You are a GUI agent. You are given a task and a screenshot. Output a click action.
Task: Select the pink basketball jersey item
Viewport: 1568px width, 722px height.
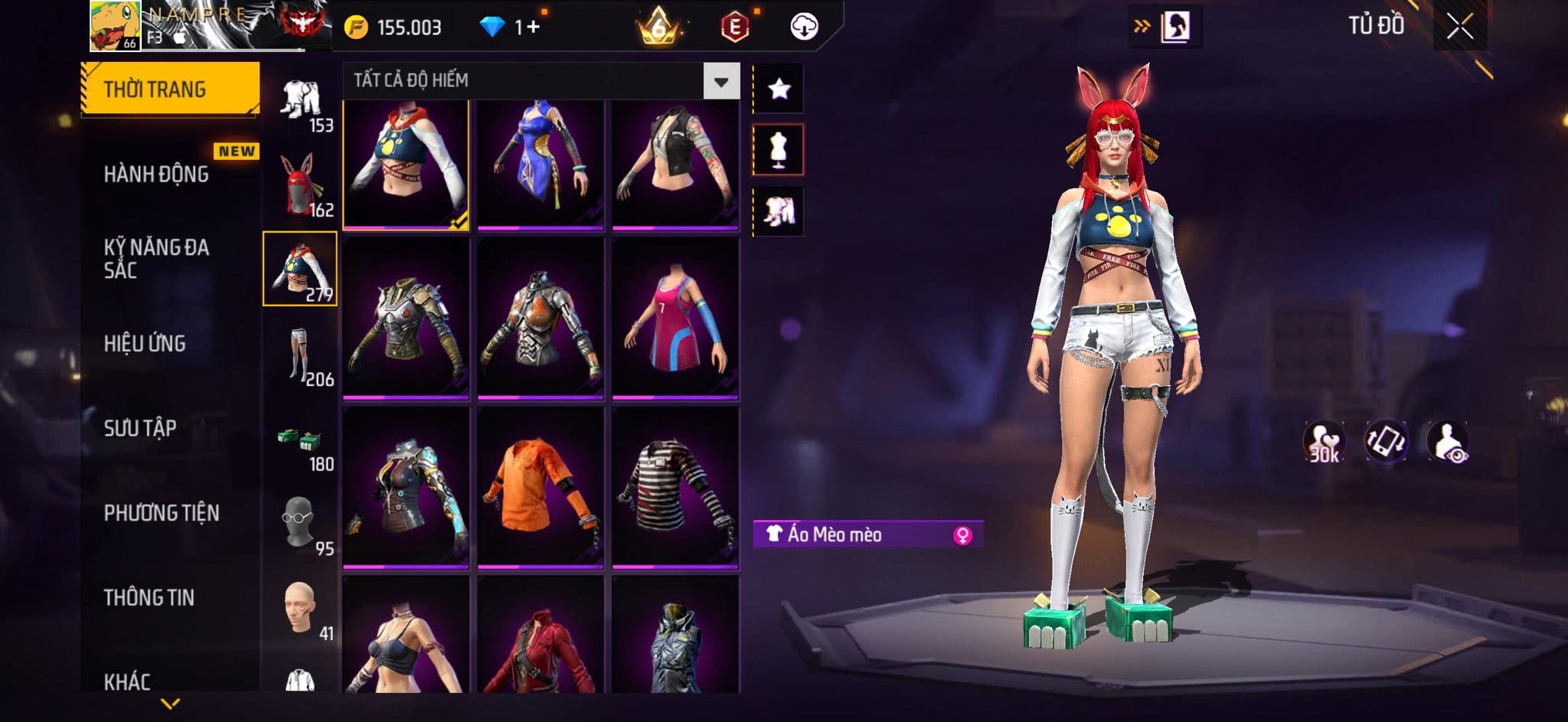point(675,319)
